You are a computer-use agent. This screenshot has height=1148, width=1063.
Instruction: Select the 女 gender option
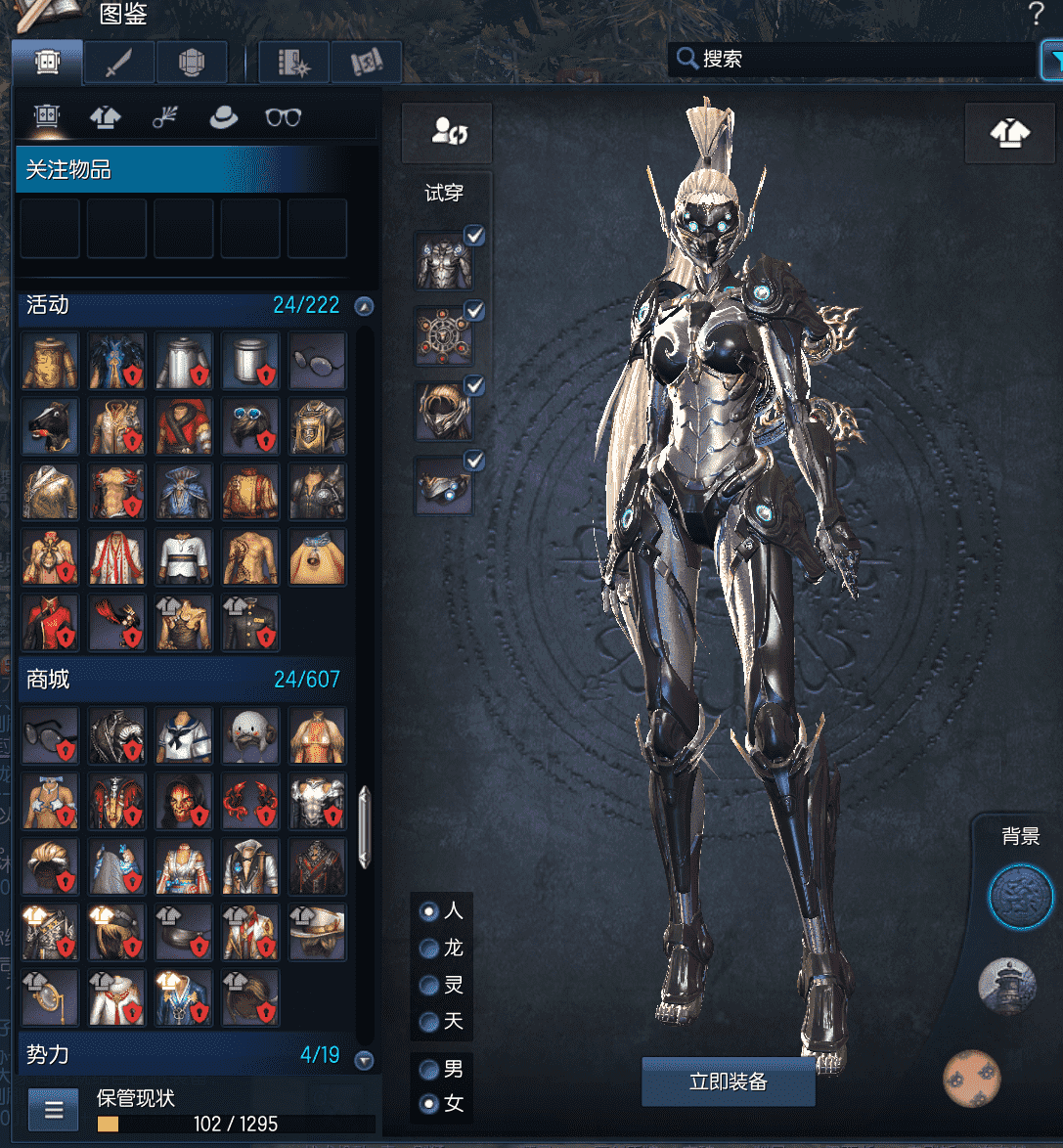pos(428,1104)
